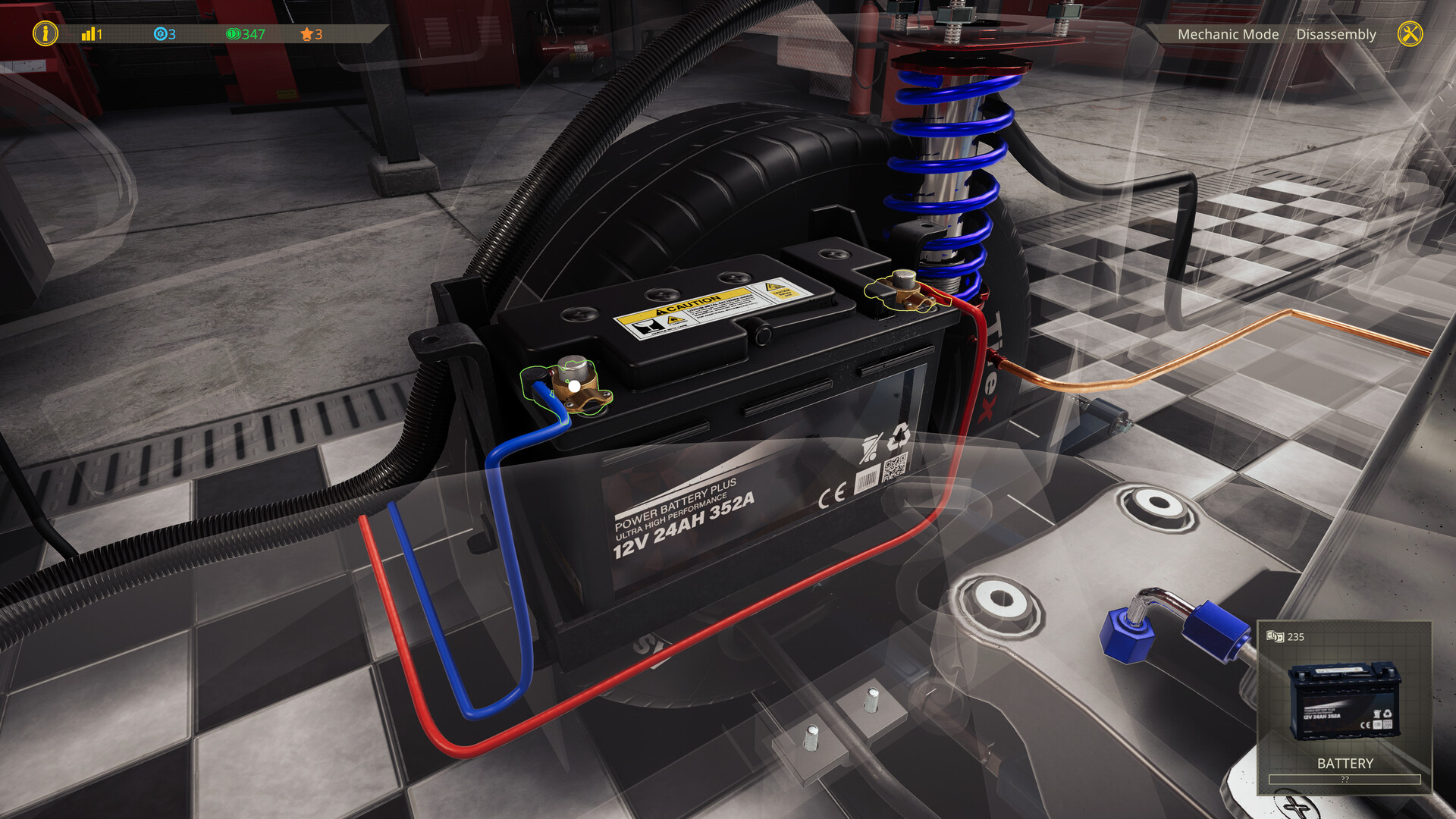This screenshot has height=819, width=1456.
Task: Click the BATTERY label on the part tooltip
Action: (1345, 764)
